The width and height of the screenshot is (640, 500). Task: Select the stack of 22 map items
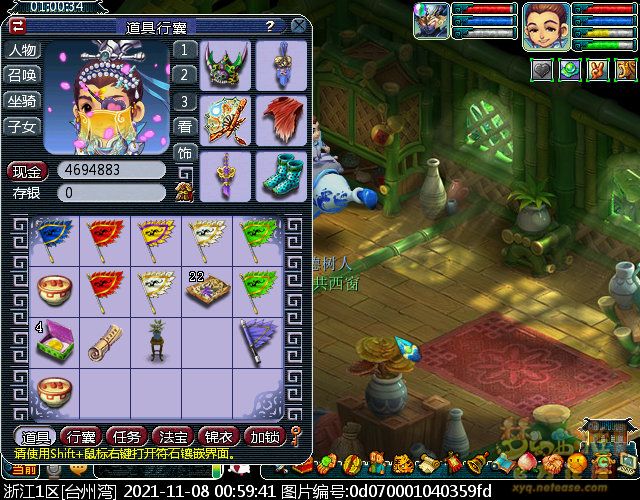pos(206,291)
